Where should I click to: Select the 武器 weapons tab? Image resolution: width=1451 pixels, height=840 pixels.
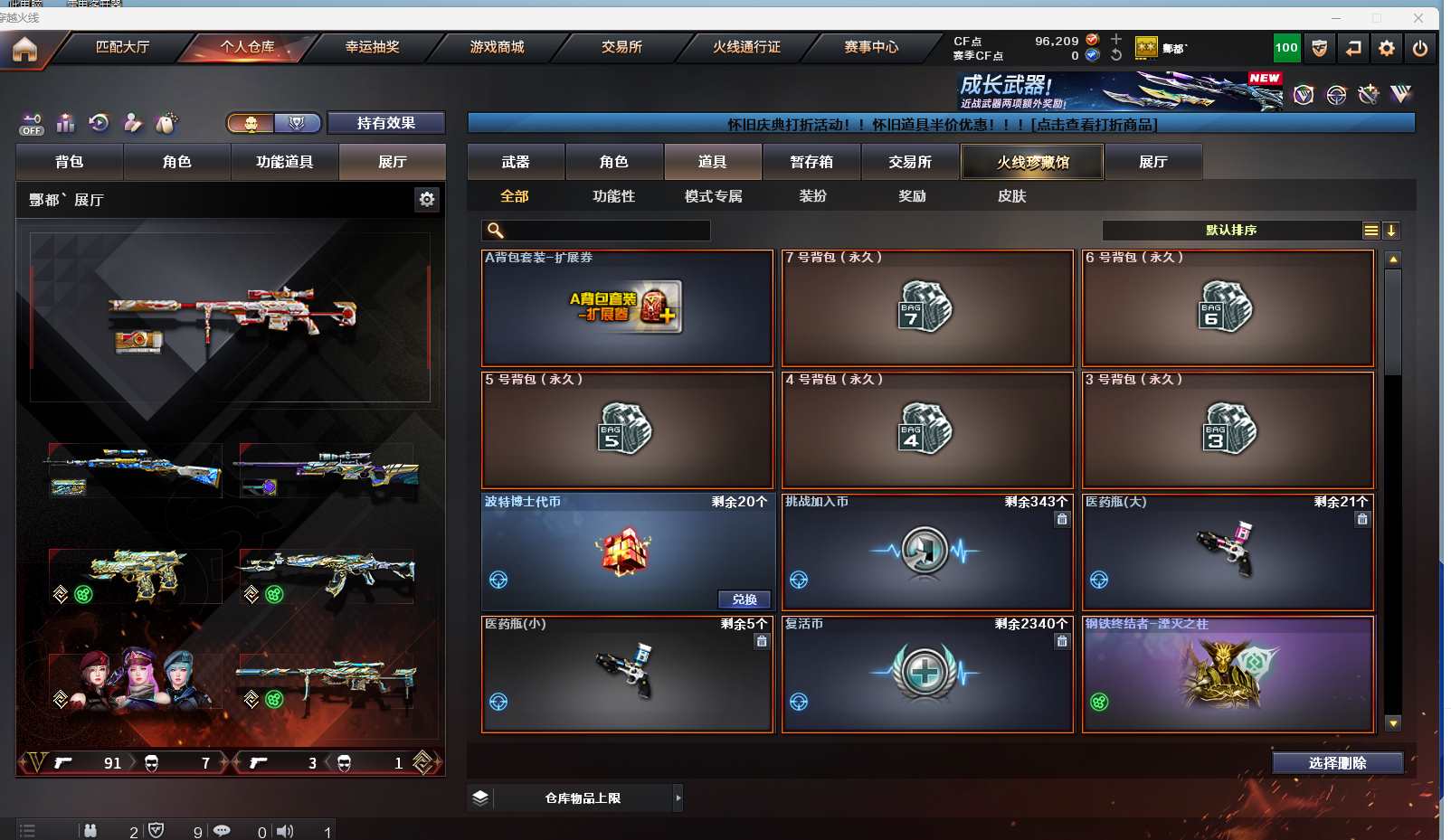pos(516,162)
